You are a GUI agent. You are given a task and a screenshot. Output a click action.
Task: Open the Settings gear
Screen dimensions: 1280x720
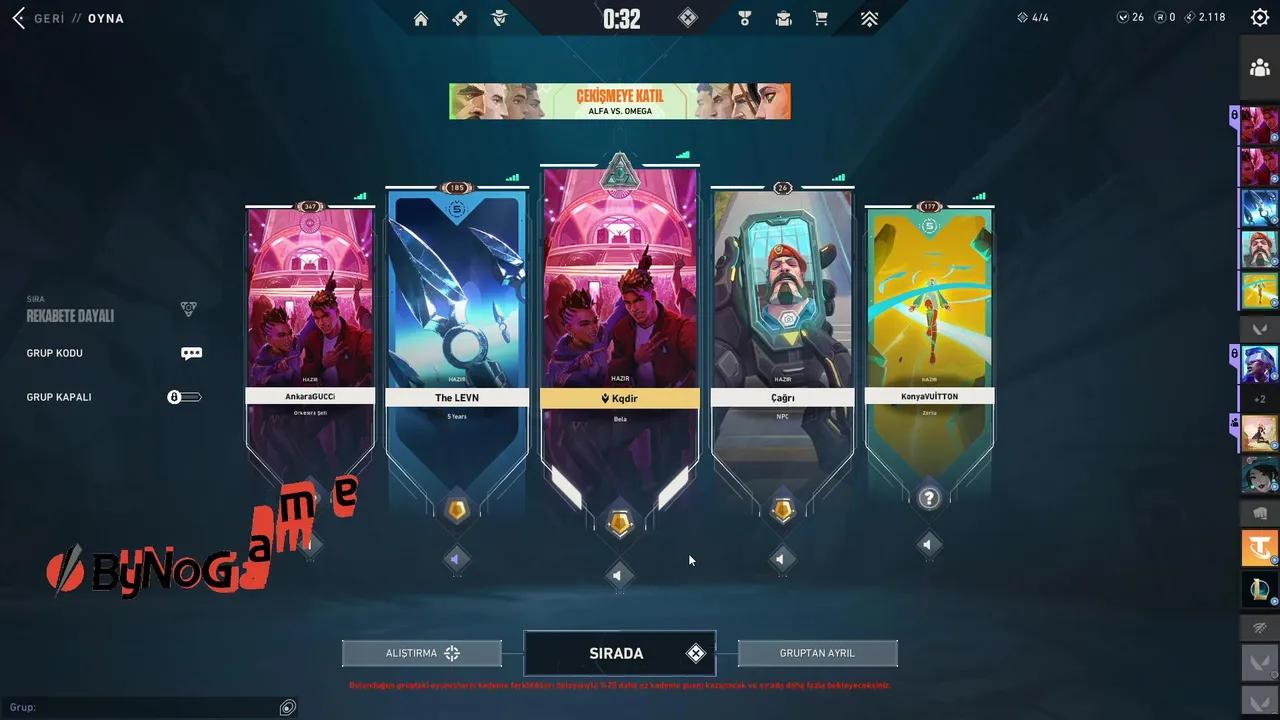pos(1259,17)
